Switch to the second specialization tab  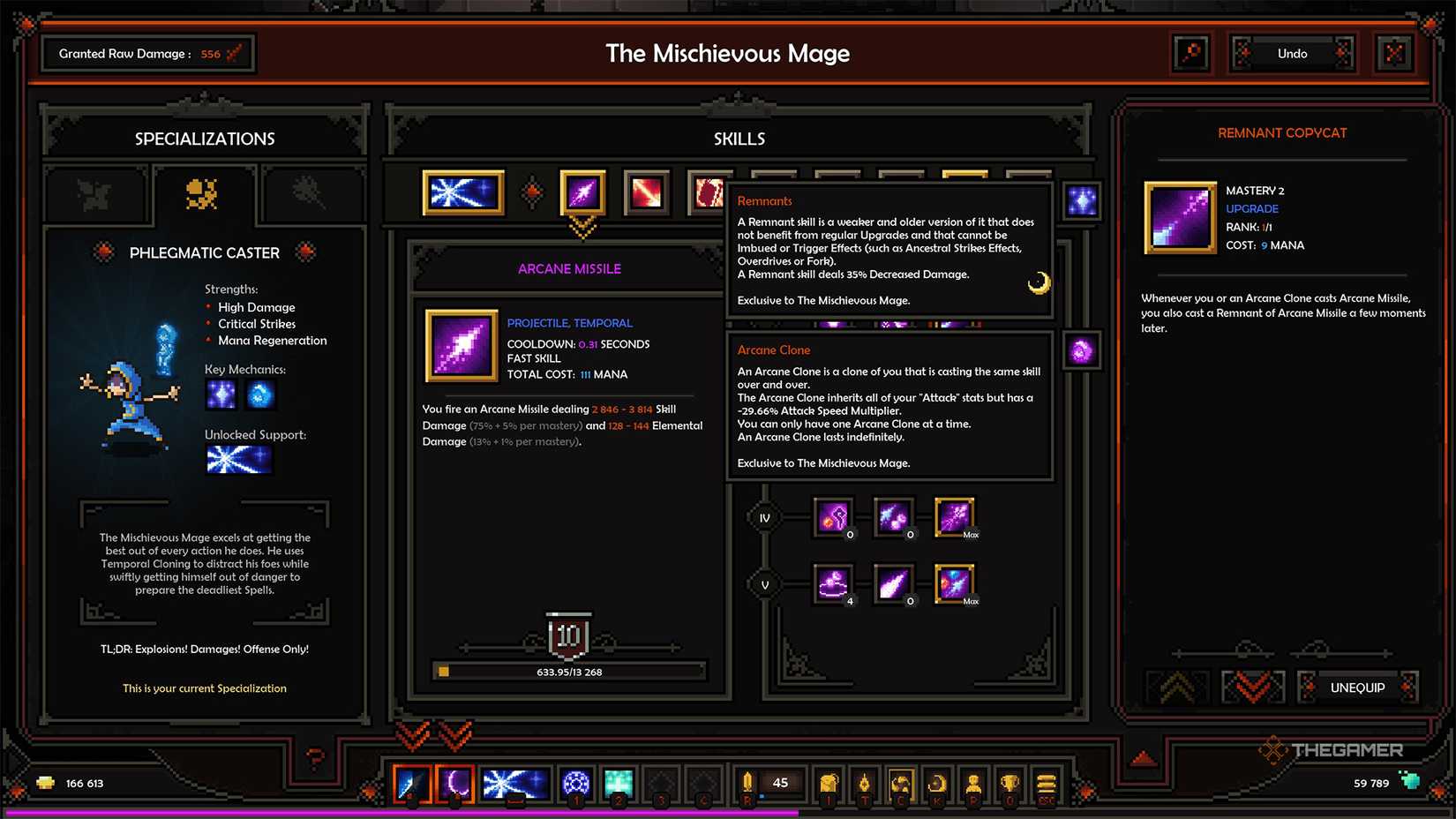coord(205,194)
